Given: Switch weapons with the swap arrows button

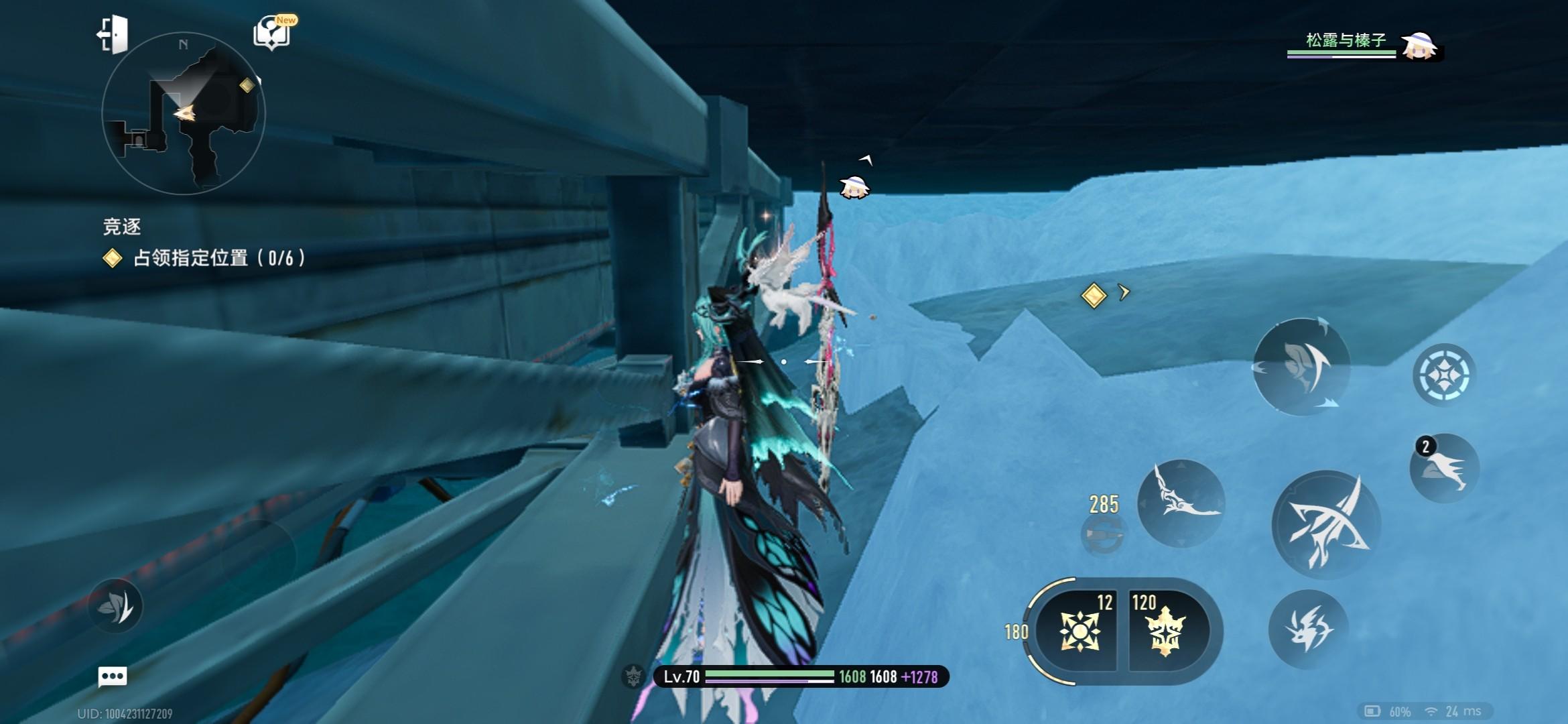Looking at the screenshot, I should 1301,366.
